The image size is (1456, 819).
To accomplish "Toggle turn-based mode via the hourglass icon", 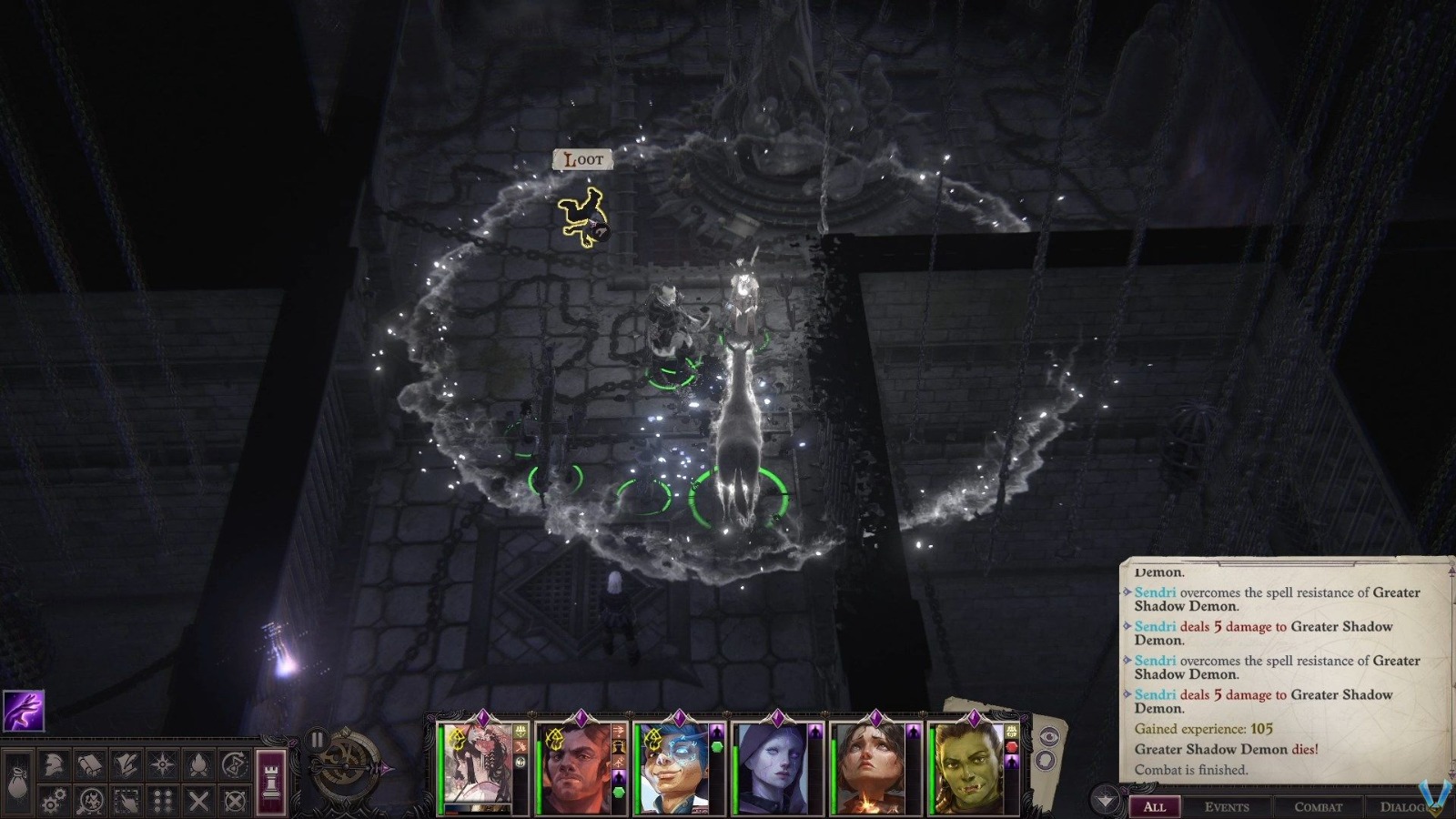I will pos(235,764).
